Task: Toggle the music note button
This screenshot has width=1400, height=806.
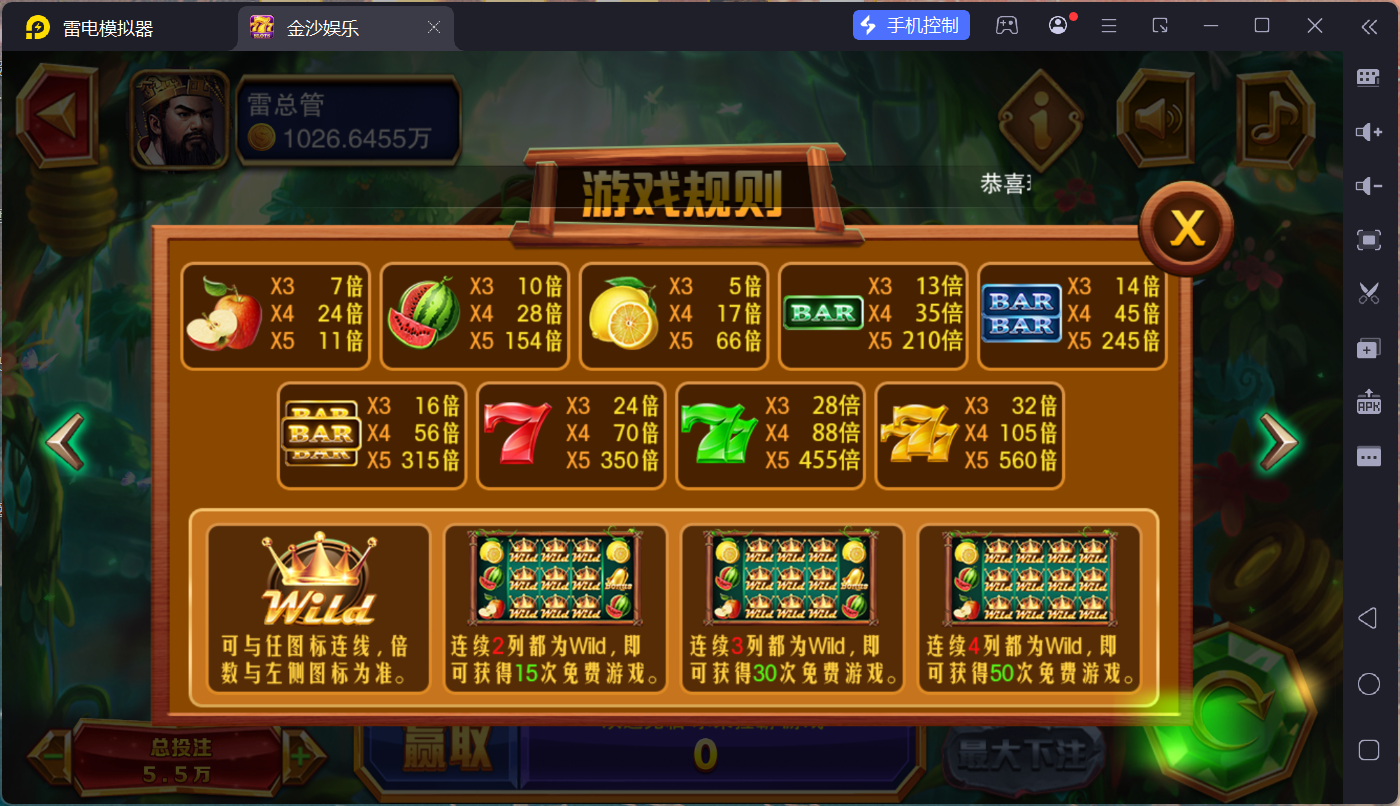Action: coord(1273,119)
